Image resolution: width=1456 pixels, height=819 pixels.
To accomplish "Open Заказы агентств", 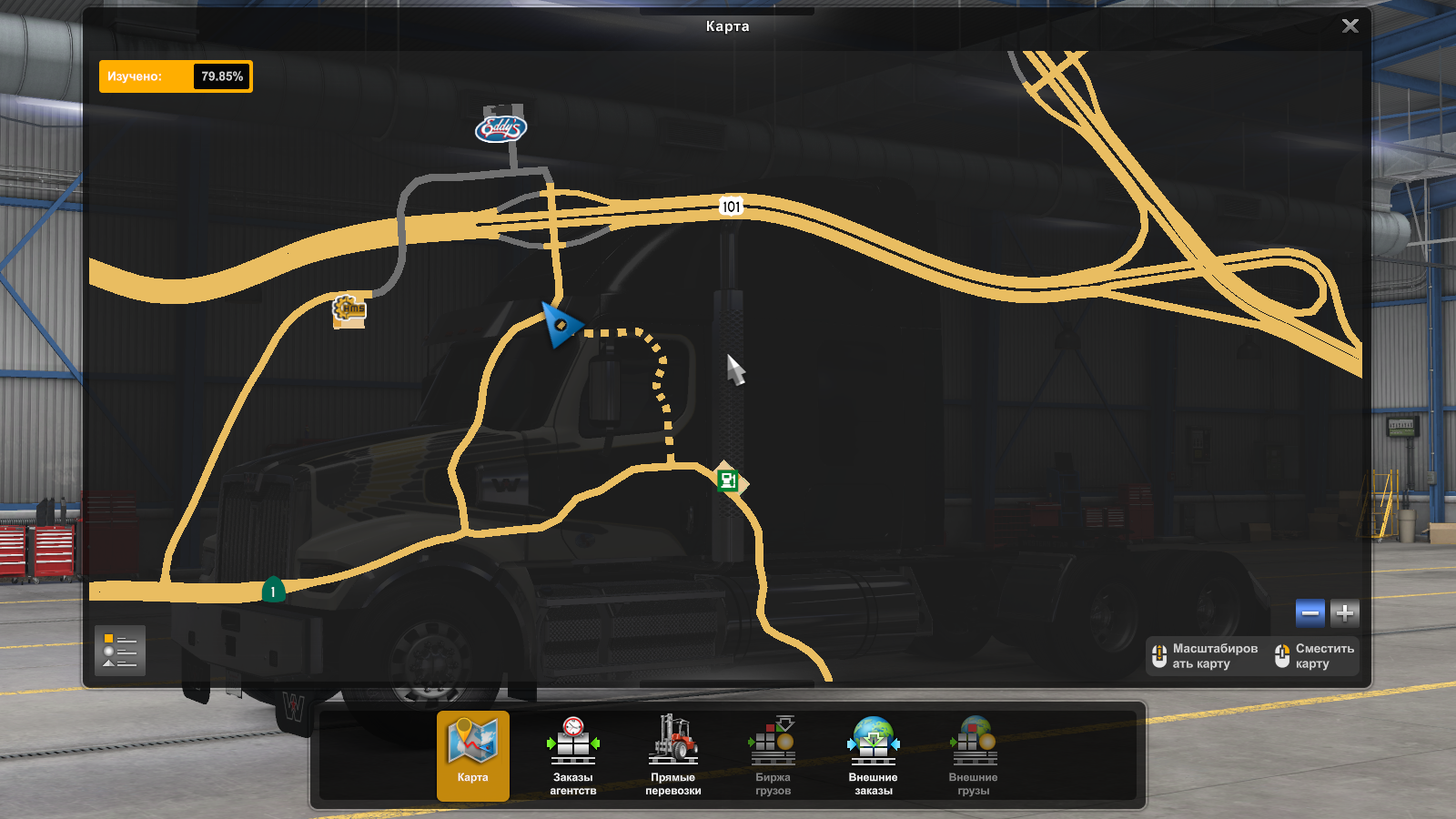I will 573,755.
